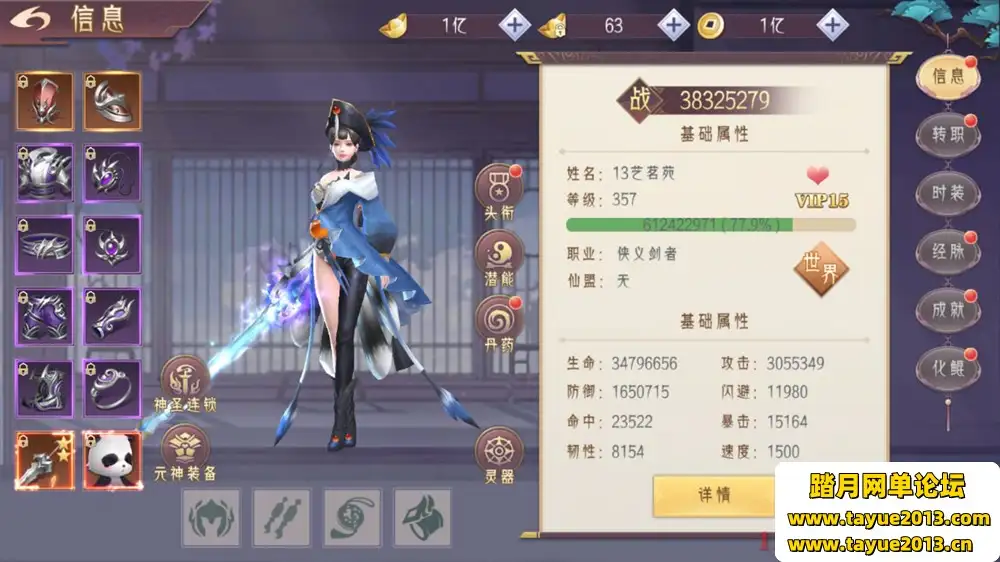Open the 灵器 spirit weapon icon
The height and width of the screenshot is (562, 1000).
point(499,453)
